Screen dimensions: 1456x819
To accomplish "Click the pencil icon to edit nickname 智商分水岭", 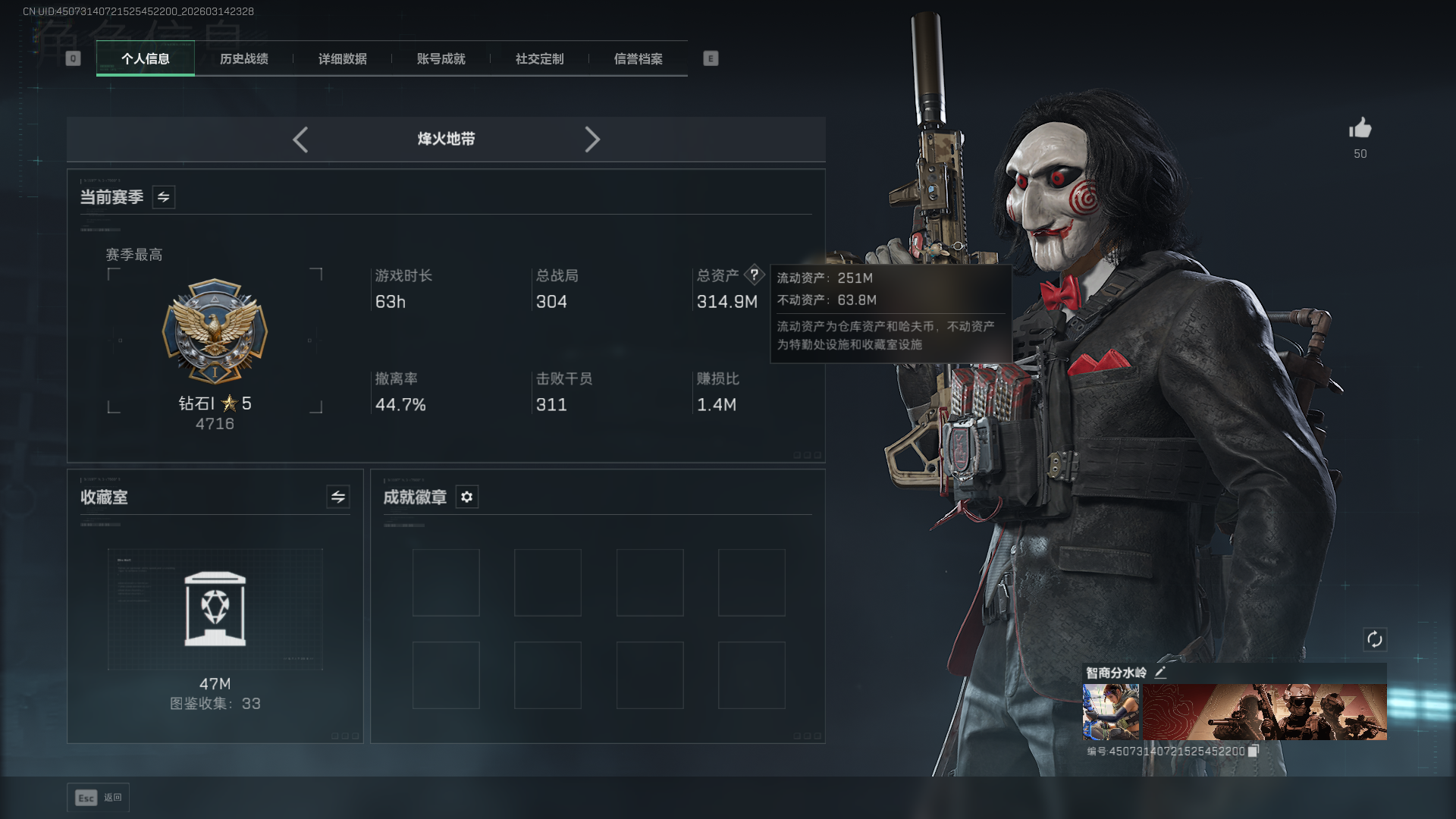I will click(x=1160, y=672).
